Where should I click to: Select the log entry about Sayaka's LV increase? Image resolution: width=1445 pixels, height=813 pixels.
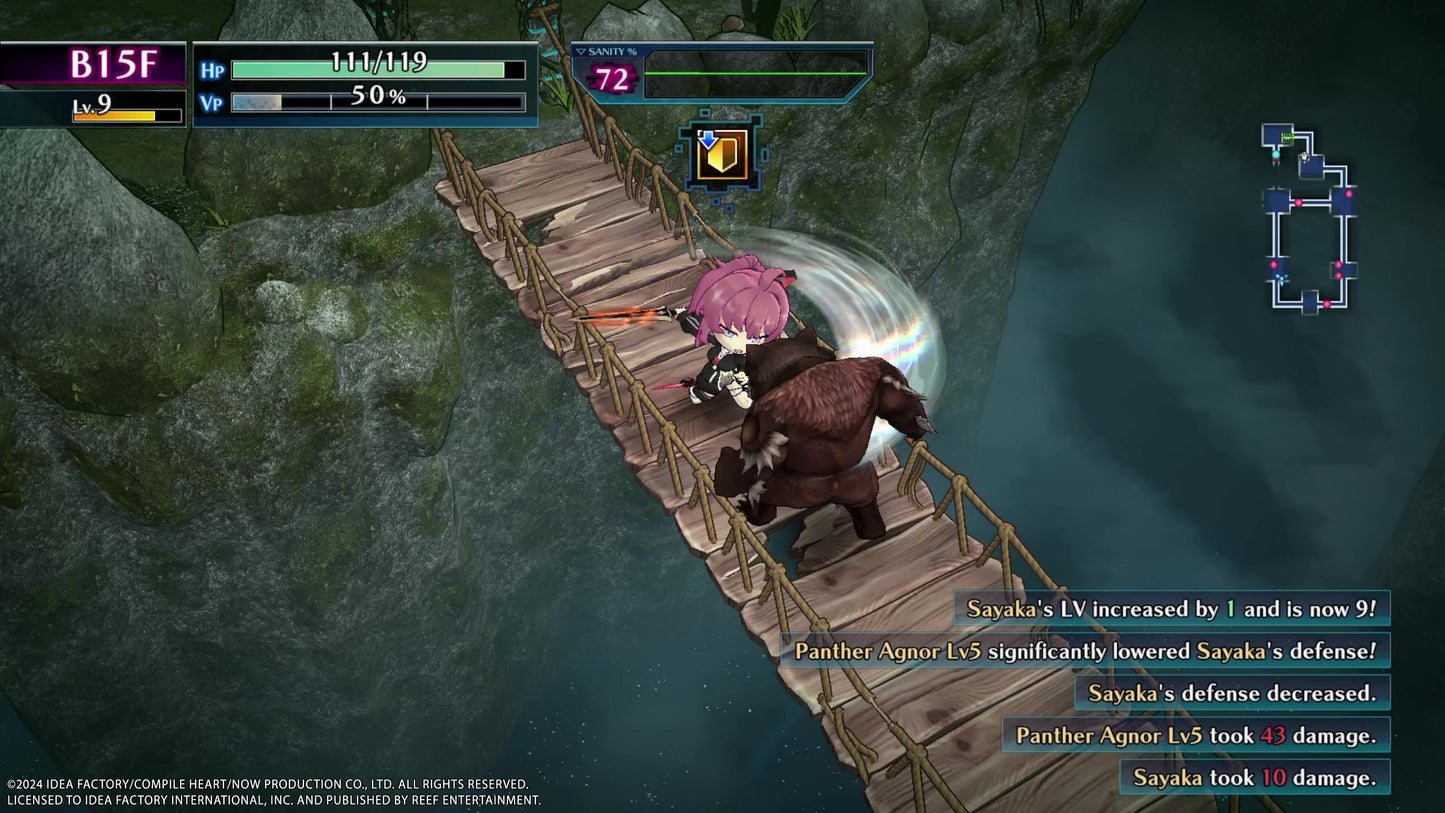click(x=1172, y=606)
